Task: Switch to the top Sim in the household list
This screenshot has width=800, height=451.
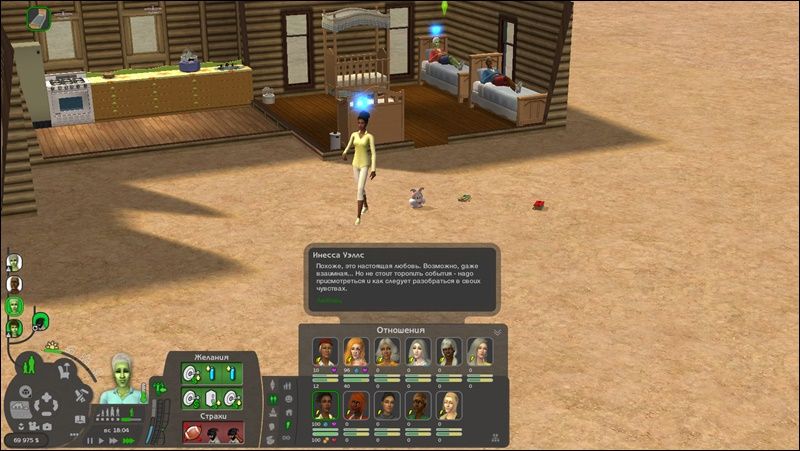Action: click(14, 262)
